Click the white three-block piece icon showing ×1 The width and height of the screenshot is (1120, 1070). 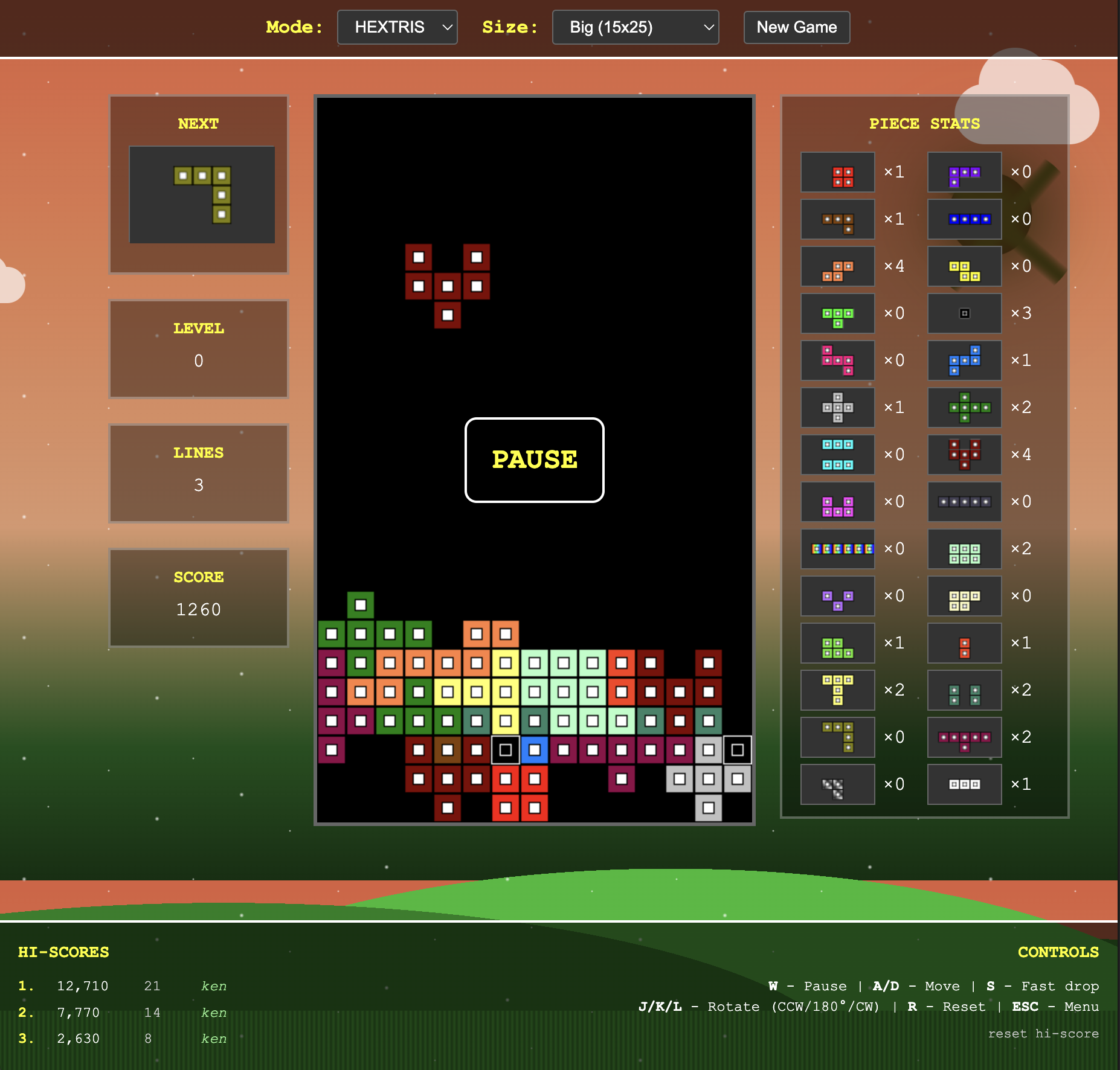point(965,784)
